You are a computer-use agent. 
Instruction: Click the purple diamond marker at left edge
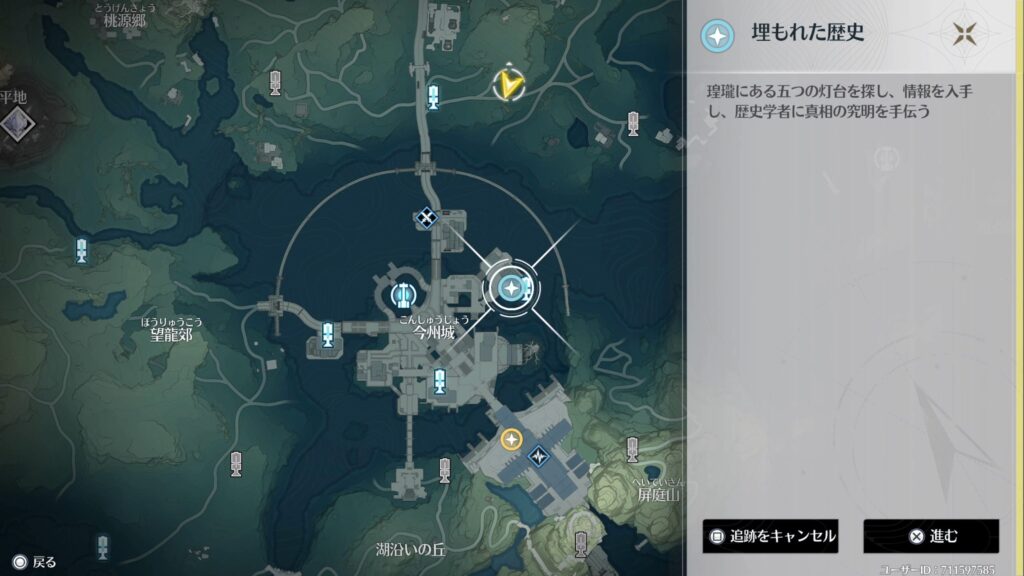pos(16,124)
